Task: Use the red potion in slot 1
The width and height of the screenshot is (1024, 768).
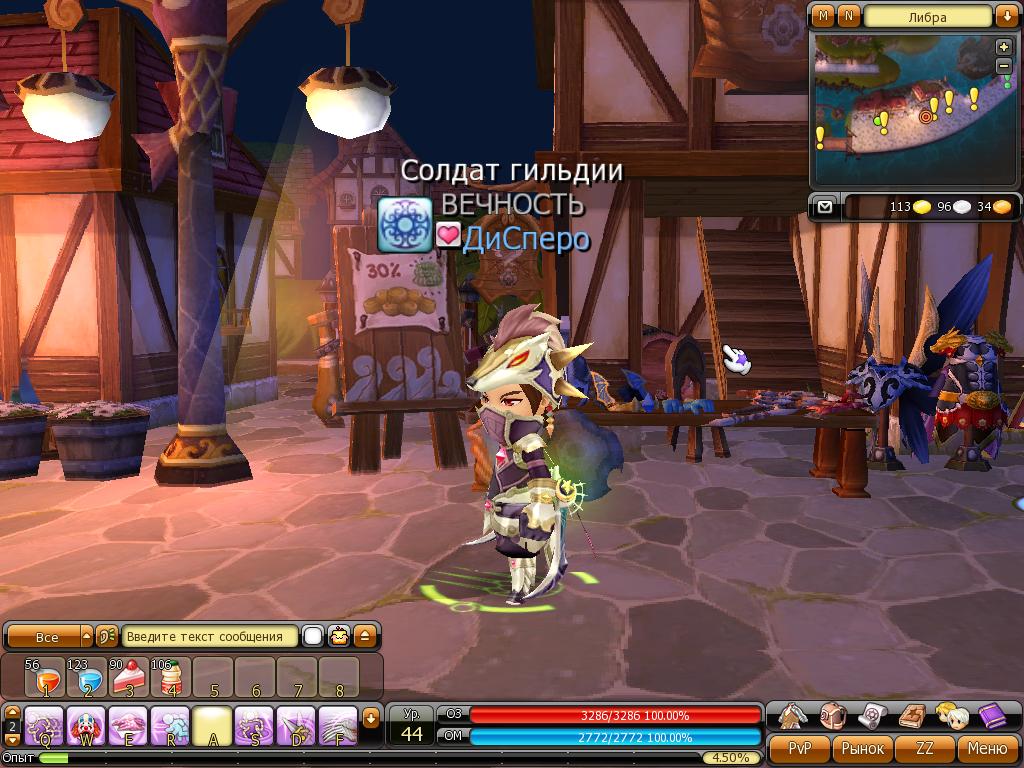Action: pyautogui.click(x=45, y=678)
